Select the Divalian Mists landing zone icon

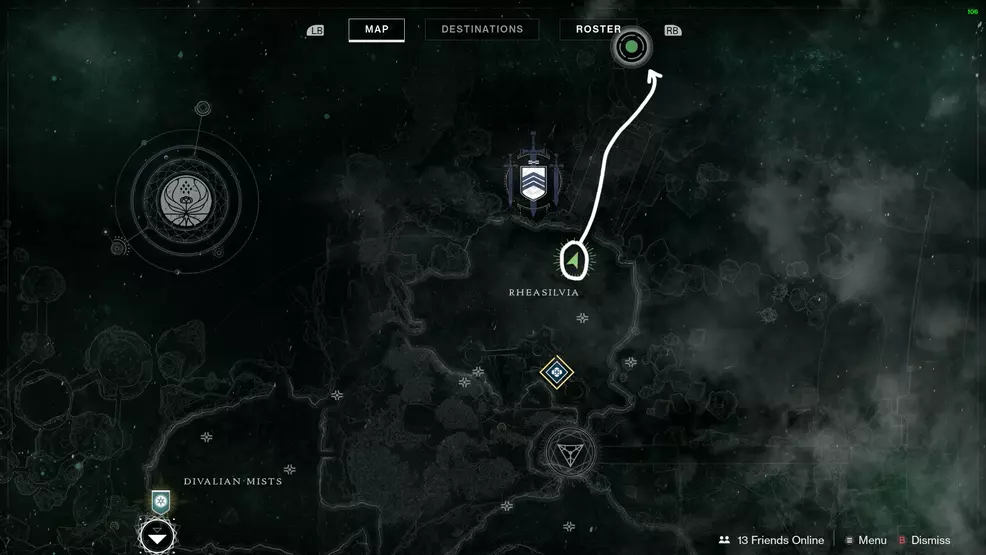point(157,536)
